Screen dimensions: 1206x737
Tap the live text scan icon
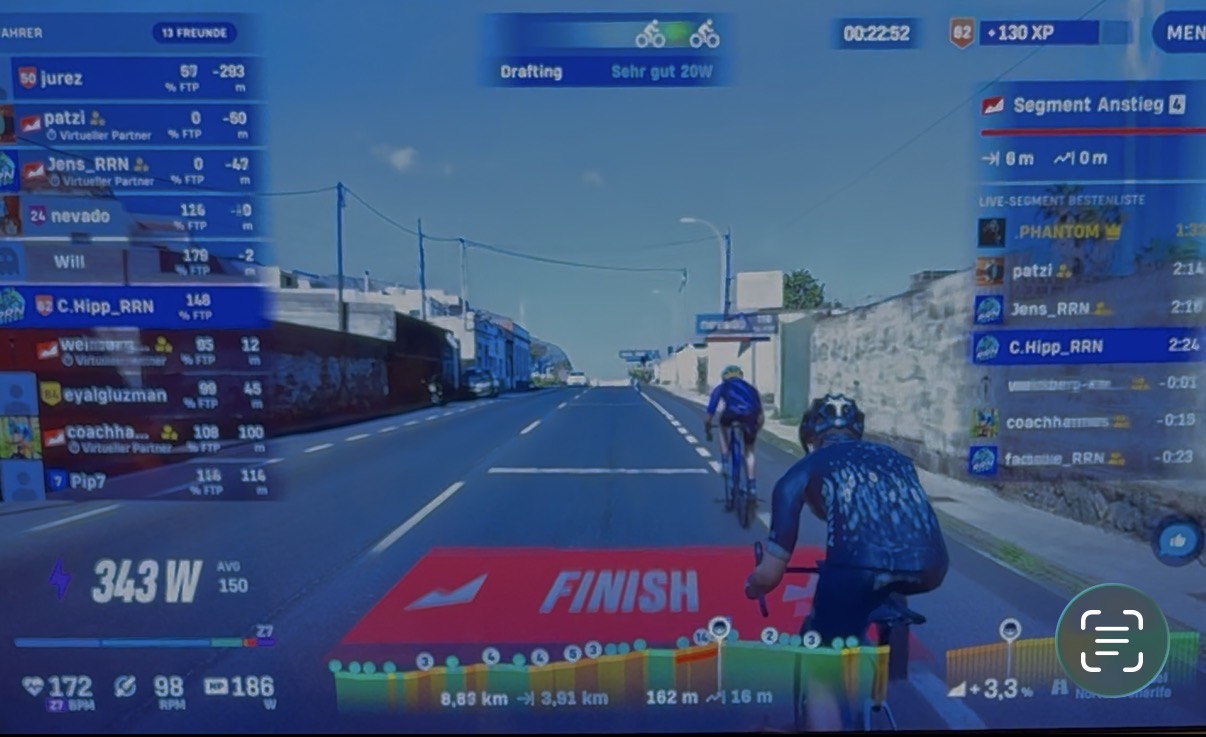(1112, 640)
